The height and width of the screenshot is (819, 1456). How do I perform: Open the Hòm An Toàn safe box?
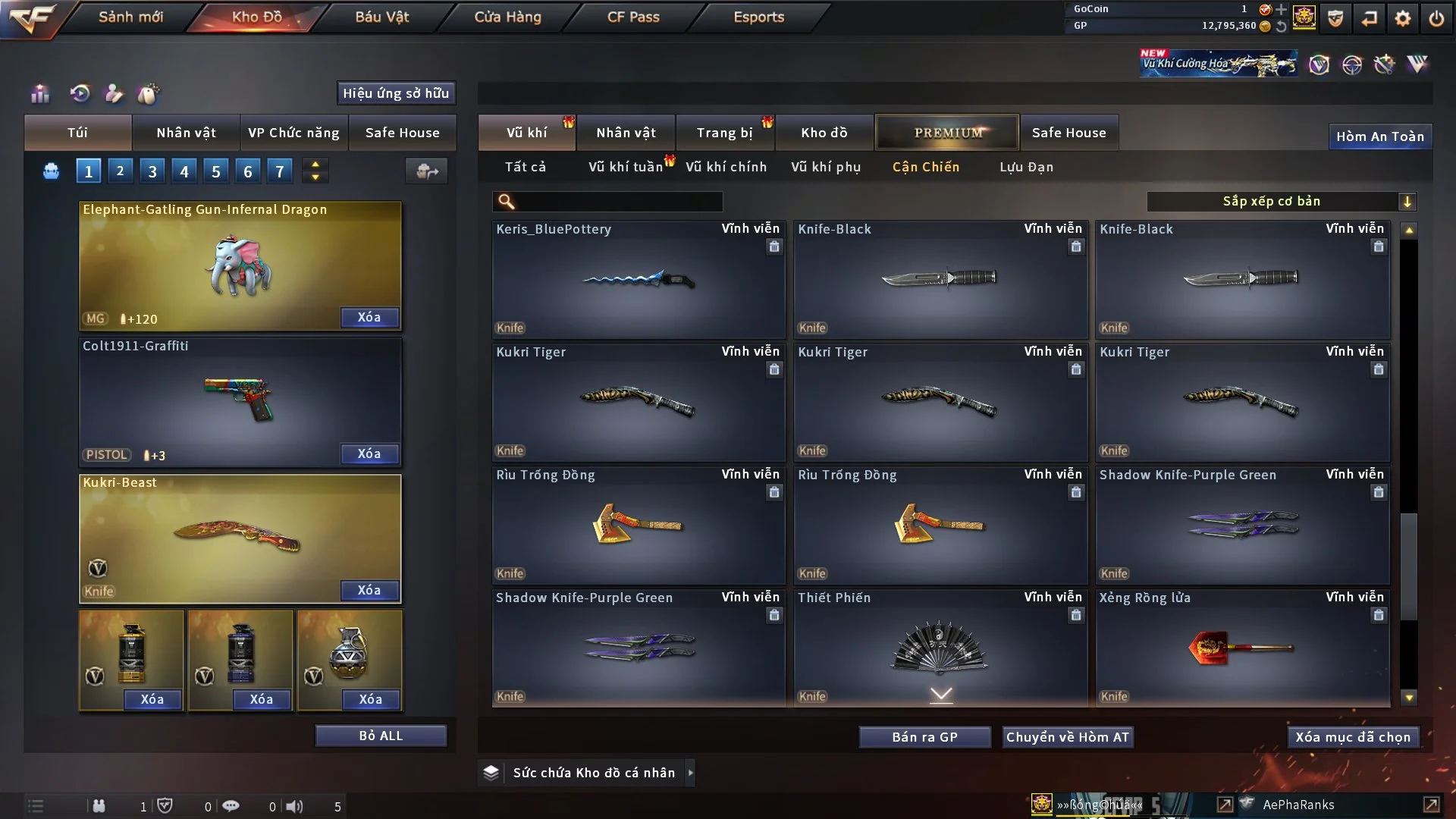tap(1379, 136)
